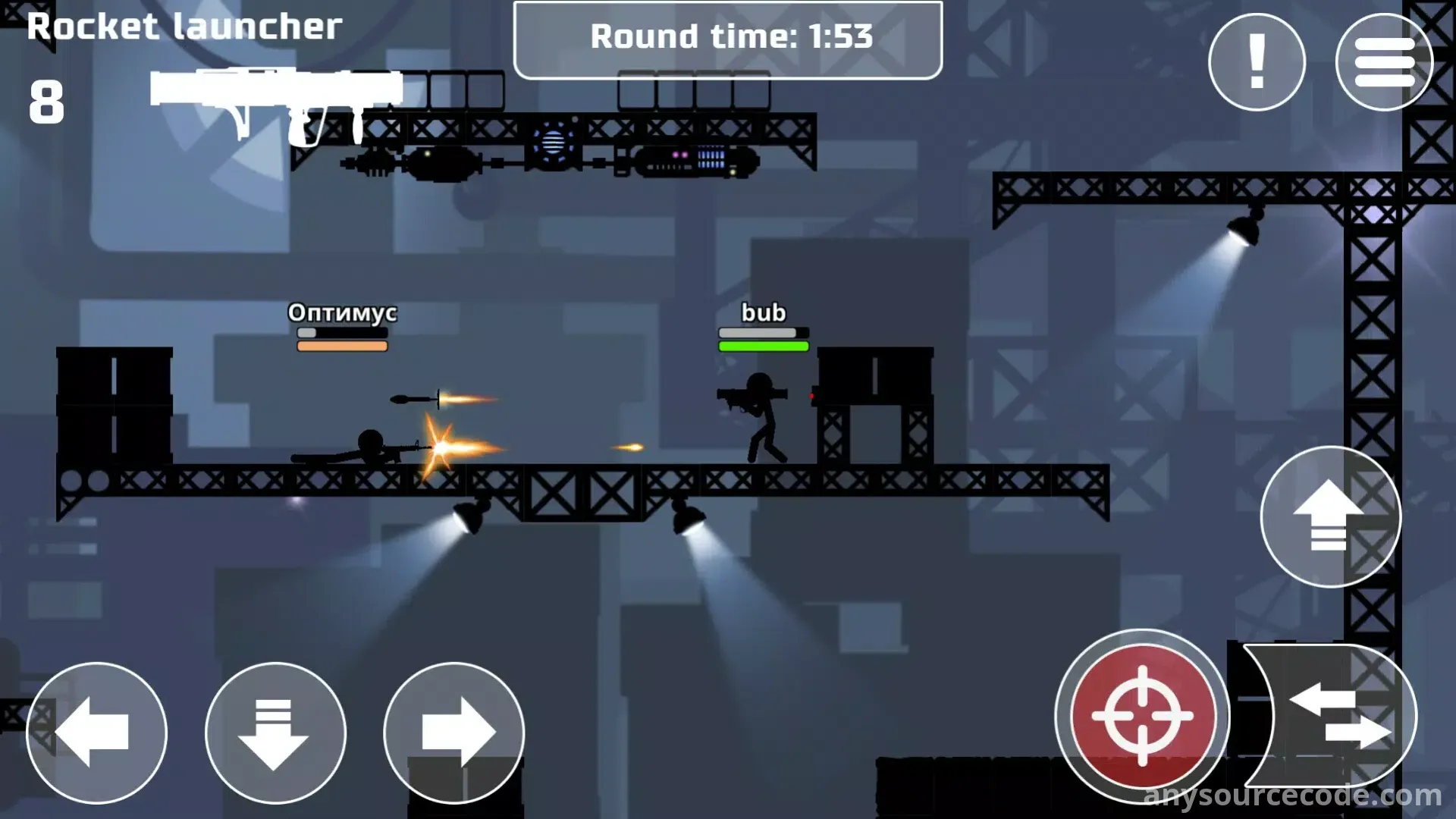Jump with the up arrow button

[1329, 516]
